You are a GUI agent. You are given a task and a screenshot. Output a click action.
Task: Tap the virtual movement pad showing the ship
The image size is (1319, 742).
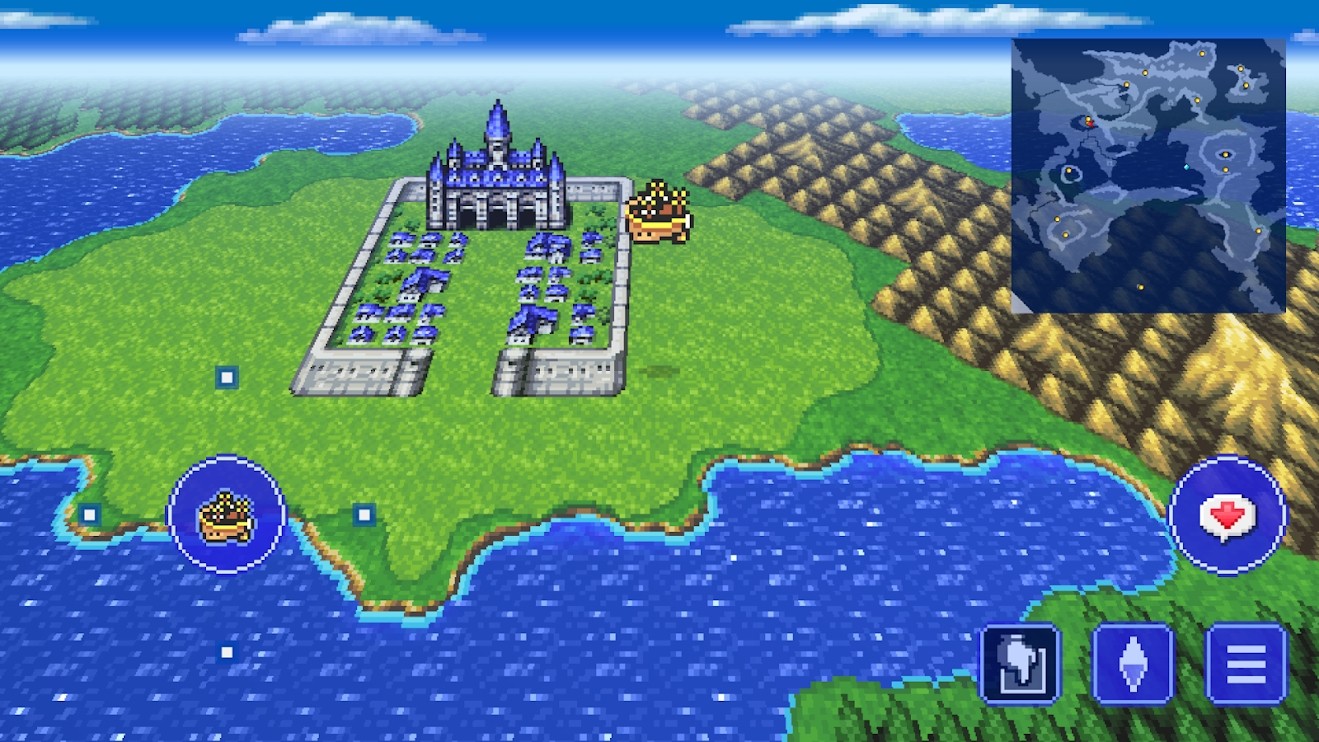tap(228, 513)
